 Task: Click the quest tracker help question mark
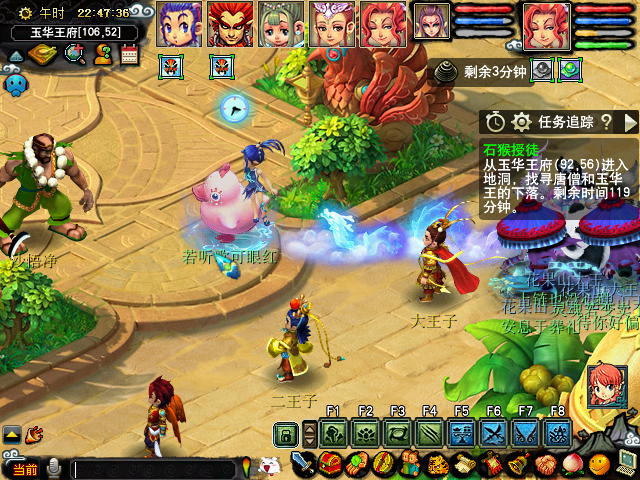click(606, 122)
